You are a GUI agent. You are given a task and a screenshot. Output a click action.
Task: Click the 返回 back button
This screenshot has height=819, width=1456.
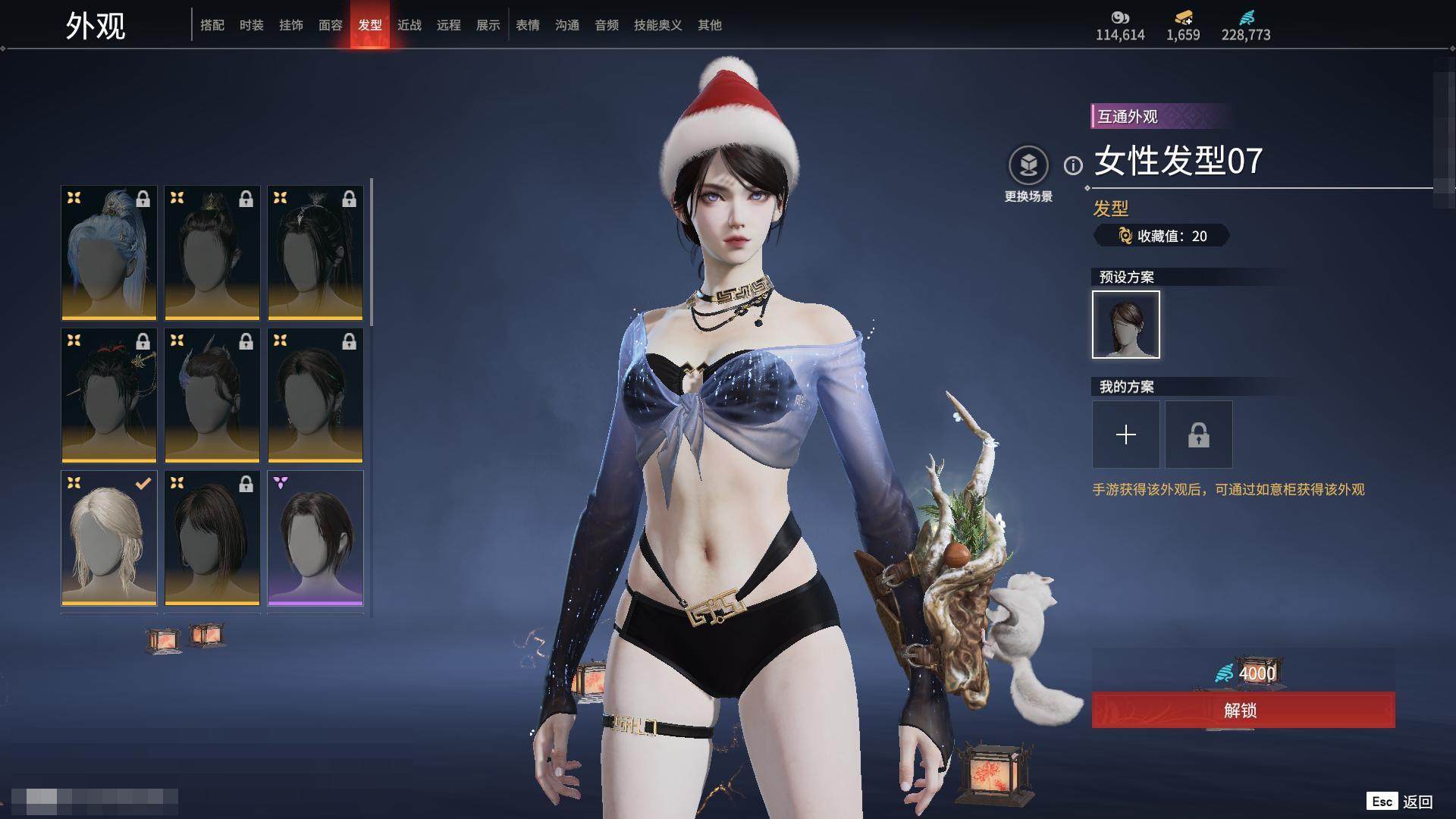click(1417, 802)
